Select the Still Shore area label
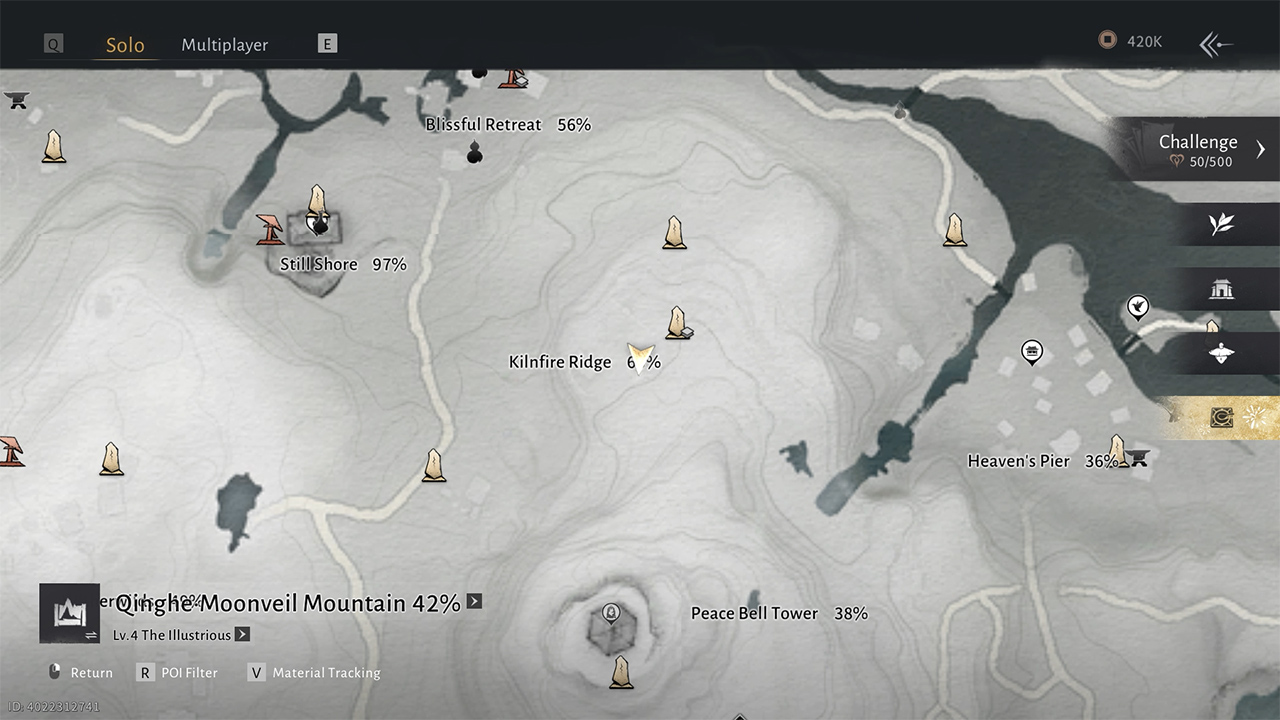 click(x=319, y=265)
